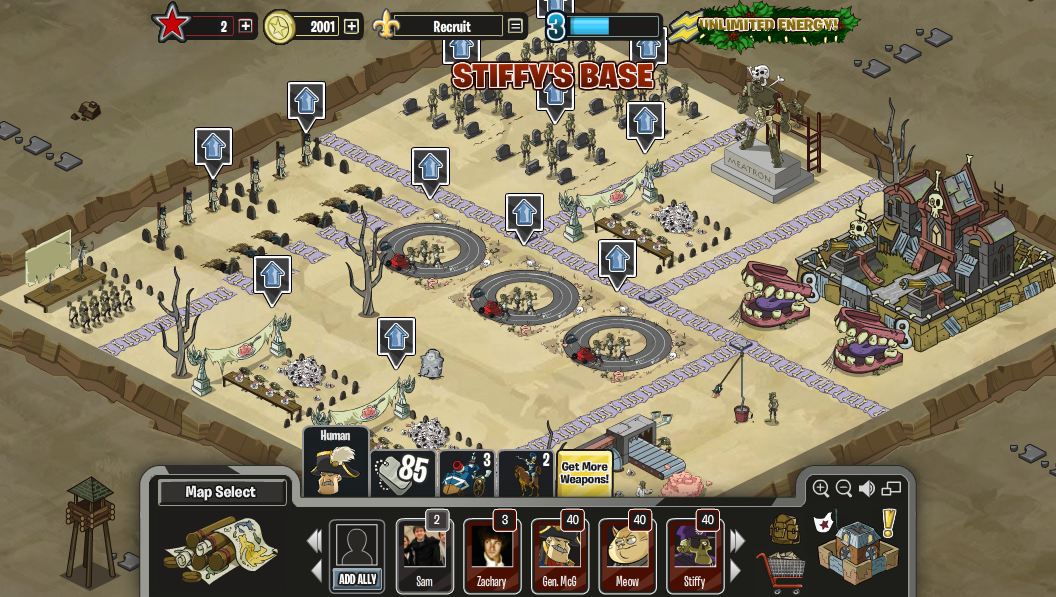Select the Meow ally card
1056x597 pixels.
click(627, 555)
